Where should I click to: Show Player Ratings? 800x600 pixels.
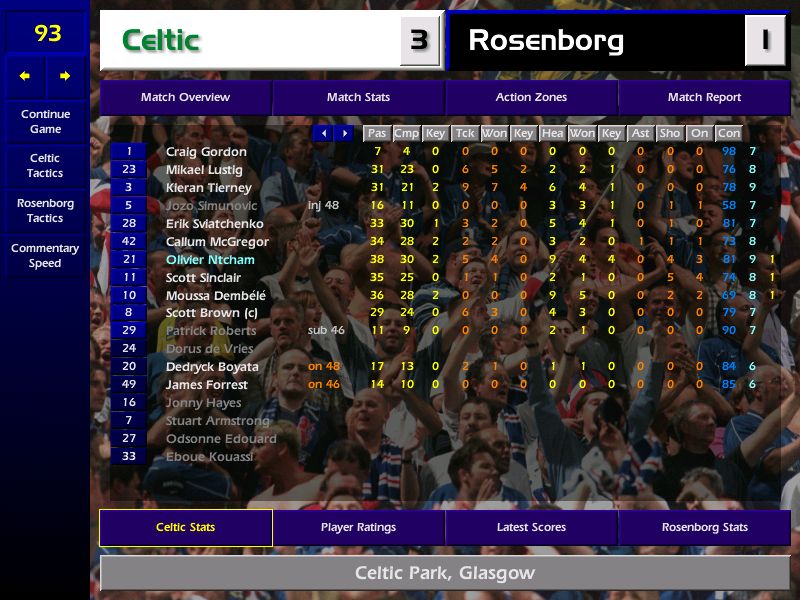coord(358,527)
